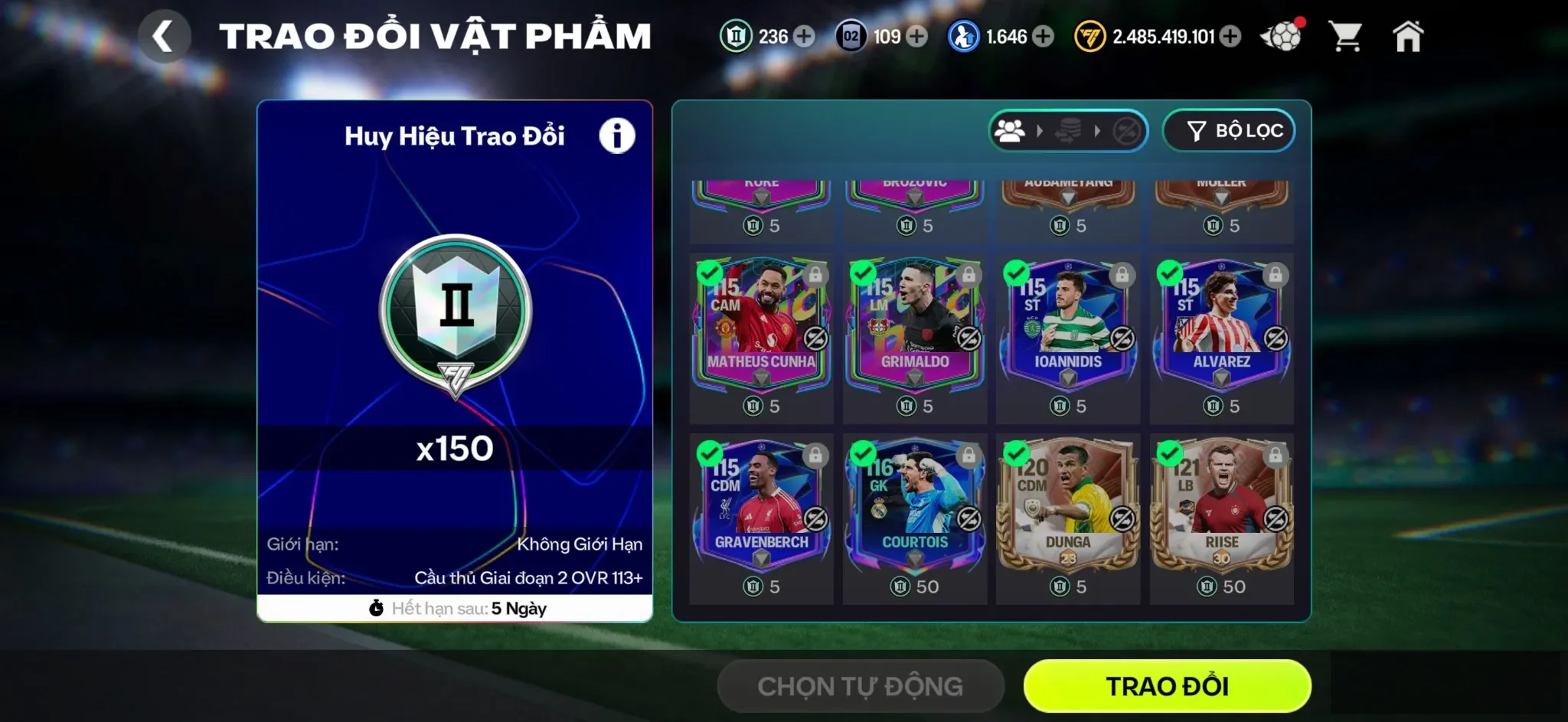This screenshot has height=722, width=1568.
Task: Open the Huy Hiệu Trao Đổi info icon
Action: 617,134
